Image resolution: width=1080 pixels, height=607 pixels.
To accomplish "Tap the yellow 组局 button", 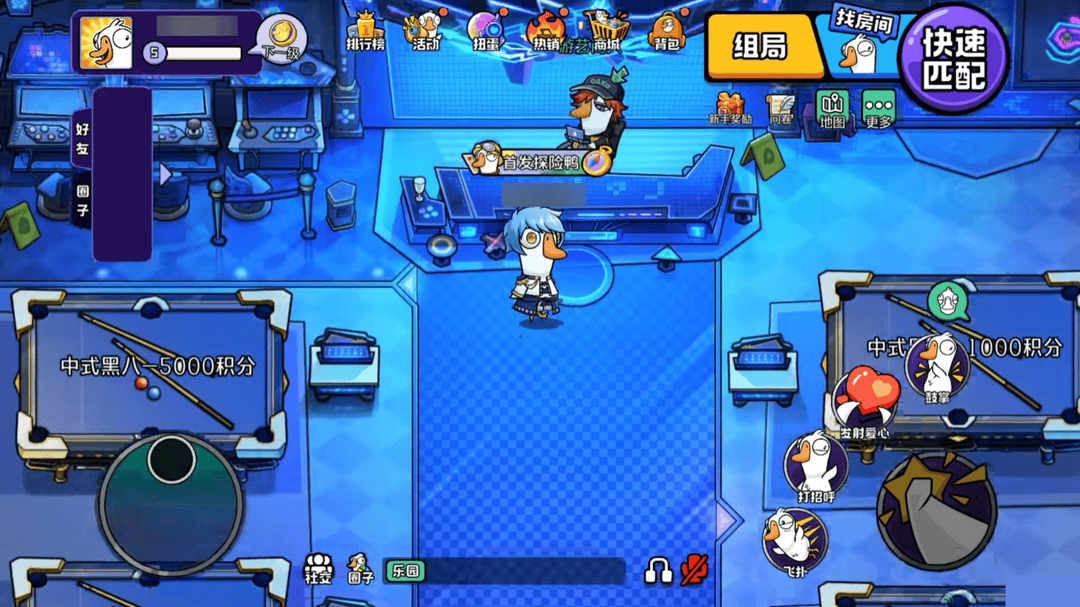I will point(762,46).
